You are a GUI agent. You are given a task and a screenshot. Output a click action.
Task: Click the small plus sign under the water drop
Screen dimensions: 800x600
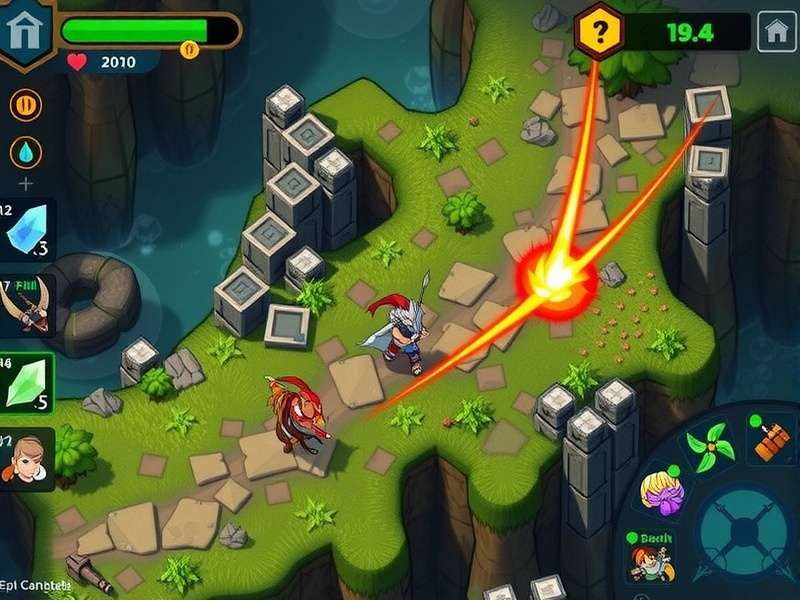[26, 183]
